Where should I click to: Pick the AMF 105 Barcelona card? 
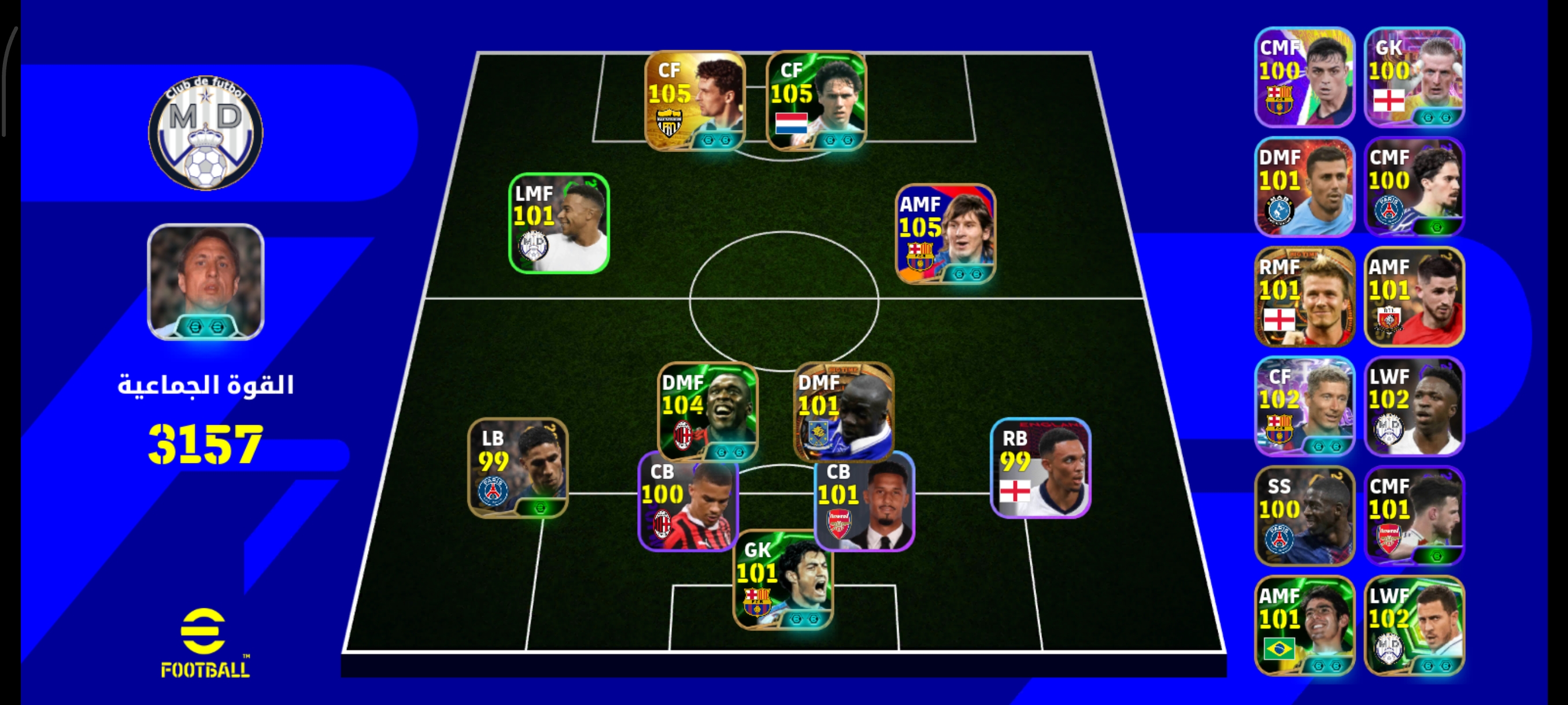945,233
